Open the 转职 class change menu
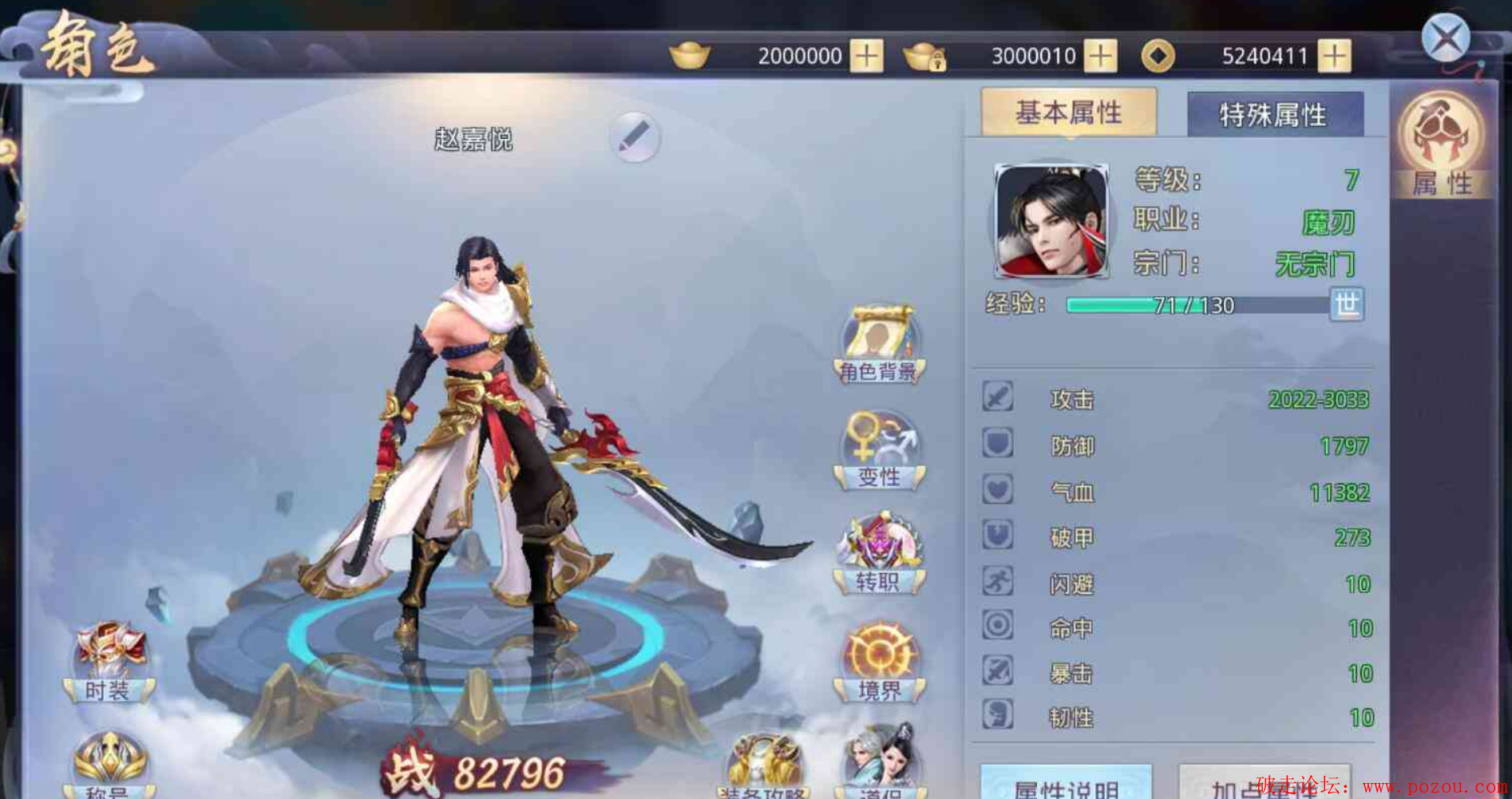 (879, 555)
